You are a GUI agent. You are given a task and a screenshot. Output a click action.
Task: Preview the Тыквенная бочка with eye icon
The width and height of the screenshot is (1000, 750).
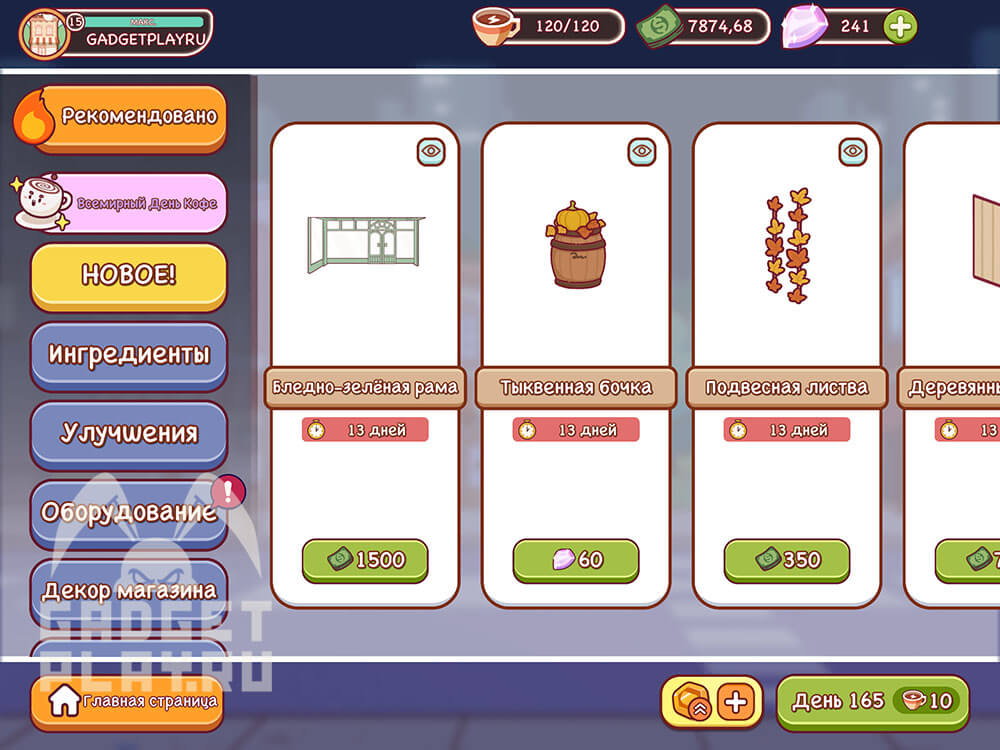click(x=642, y=152)
